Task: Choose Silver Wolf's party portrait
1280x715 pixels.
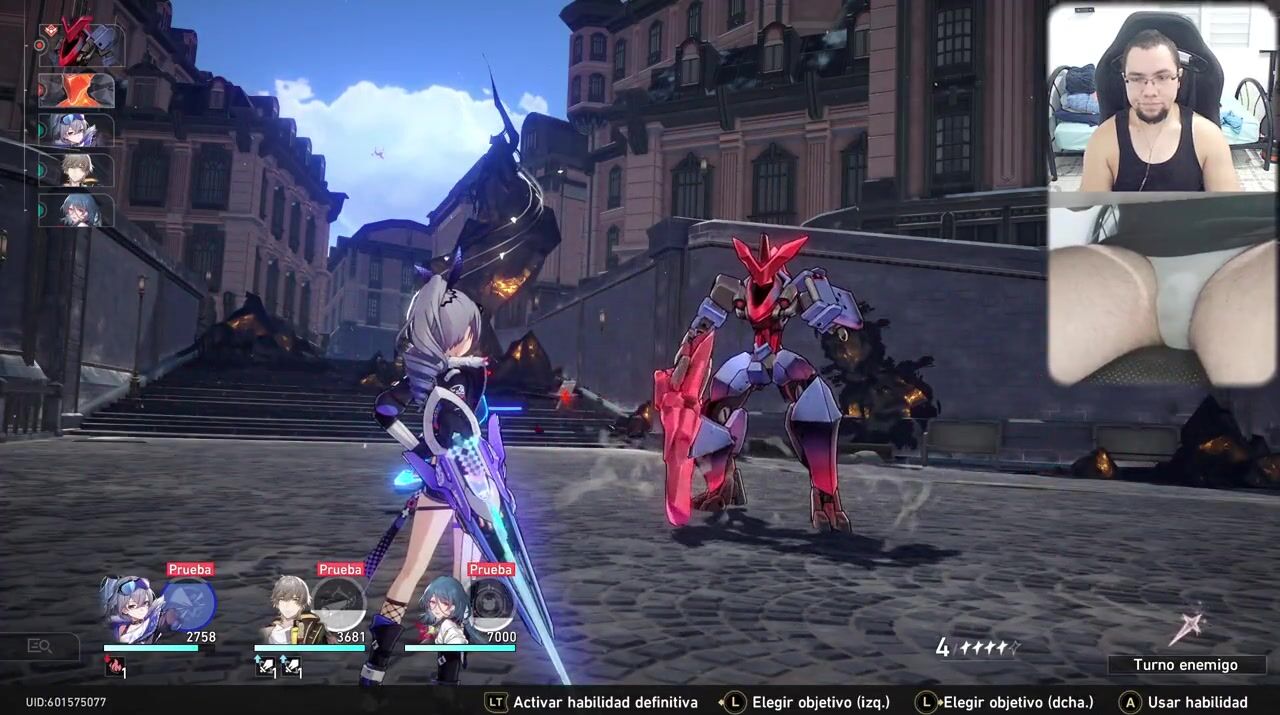Action: (131, 609)
